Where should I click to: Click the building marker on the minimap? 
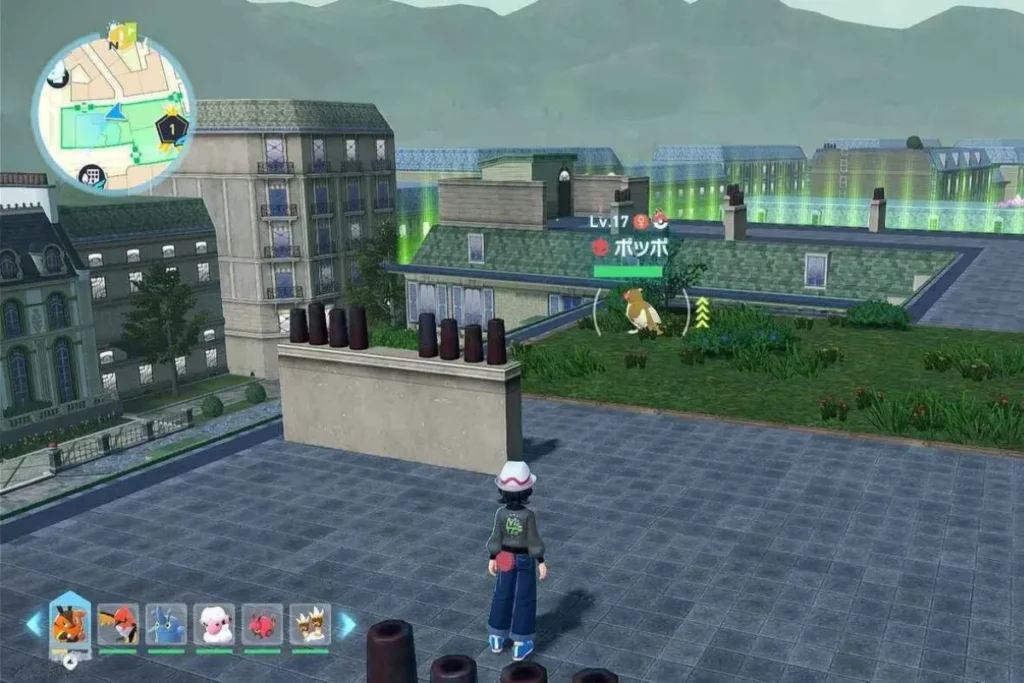pos(93,177)
